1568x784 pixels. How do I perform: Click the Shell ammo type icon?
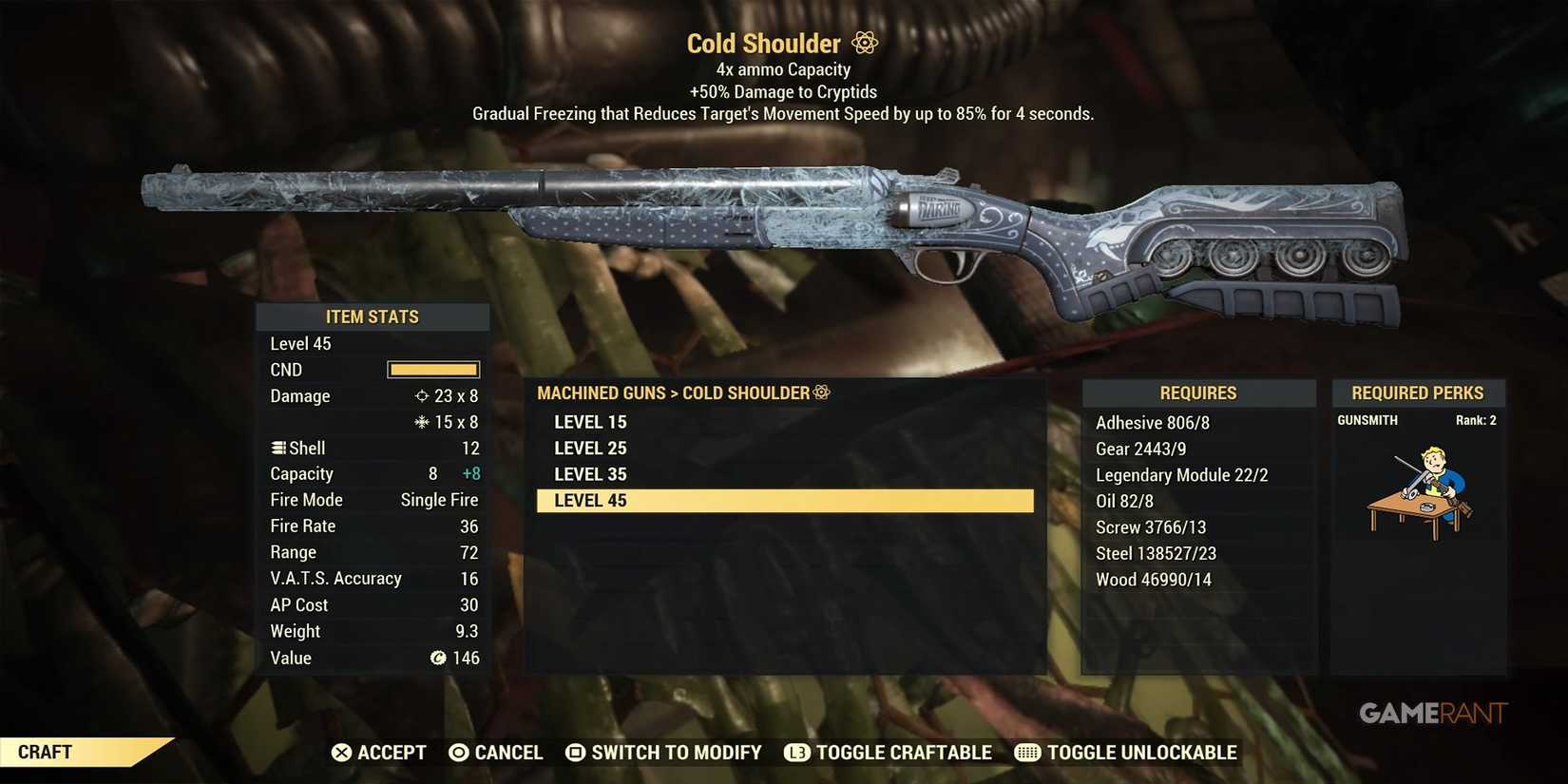276,448
